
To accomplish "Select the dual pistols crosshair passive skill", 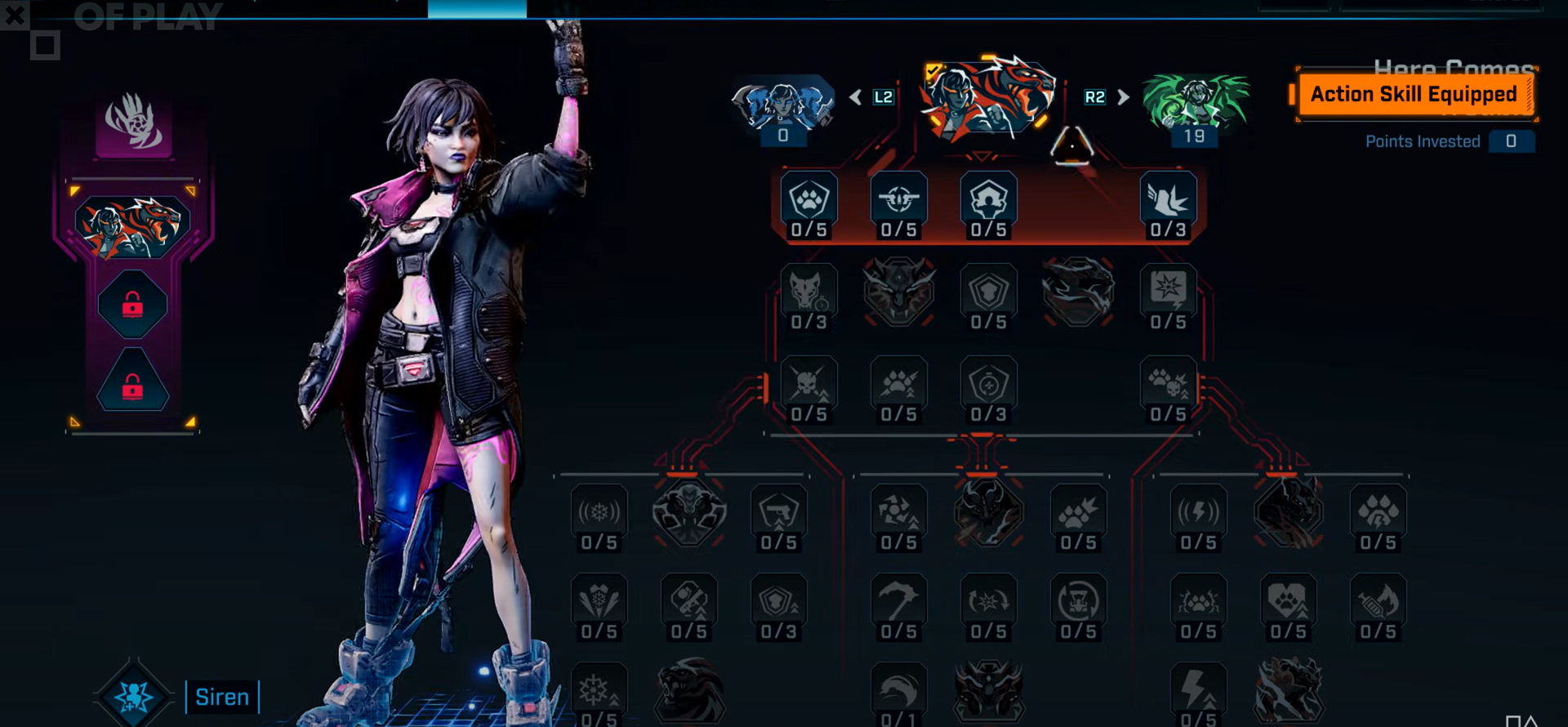I will 898,199.
